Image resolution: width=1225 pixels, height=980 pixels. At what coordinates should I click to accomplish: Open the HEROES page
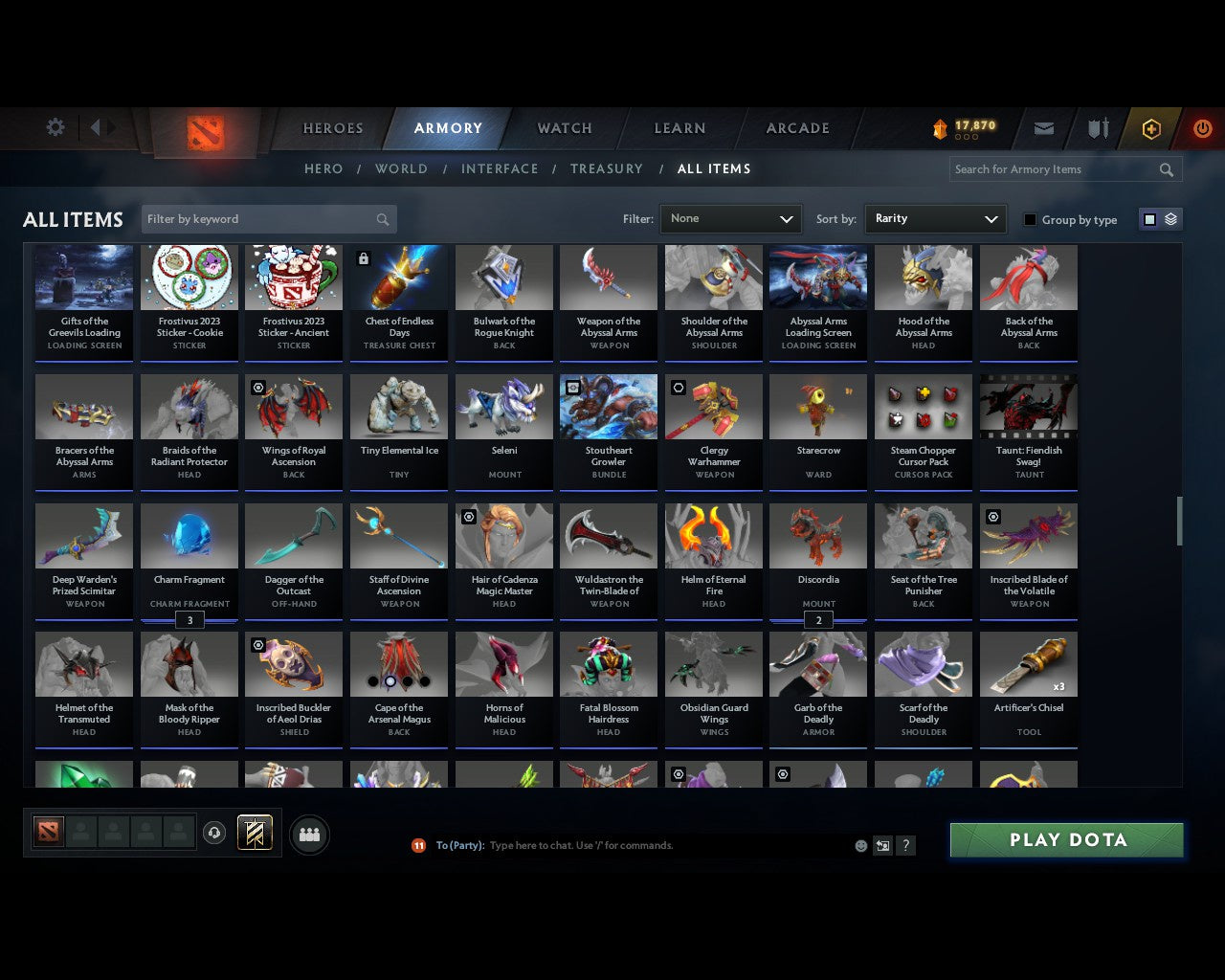tap(332, 127)
